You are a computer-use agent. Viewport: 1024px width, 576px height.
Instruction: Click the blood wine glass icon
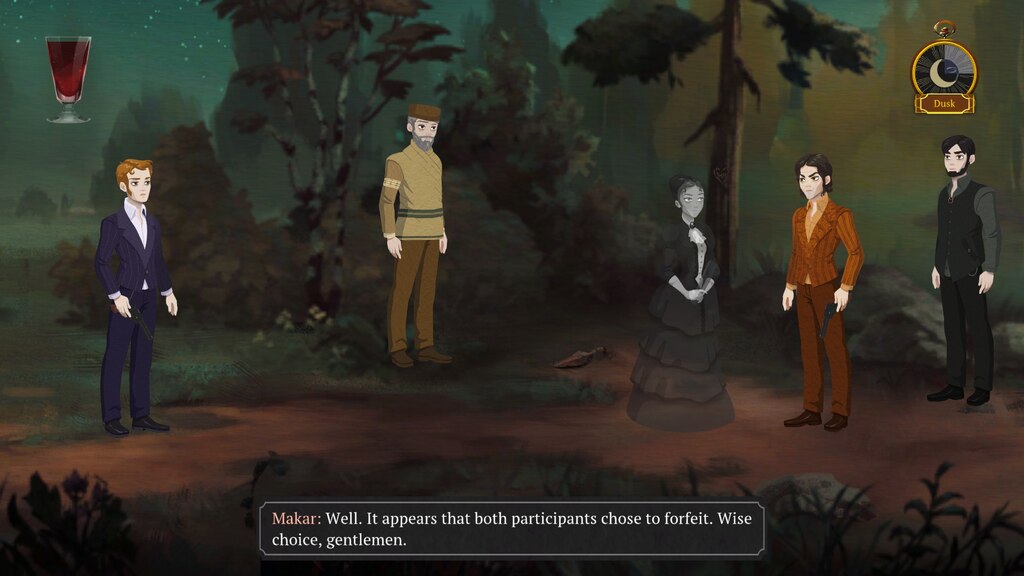point(68,78)
